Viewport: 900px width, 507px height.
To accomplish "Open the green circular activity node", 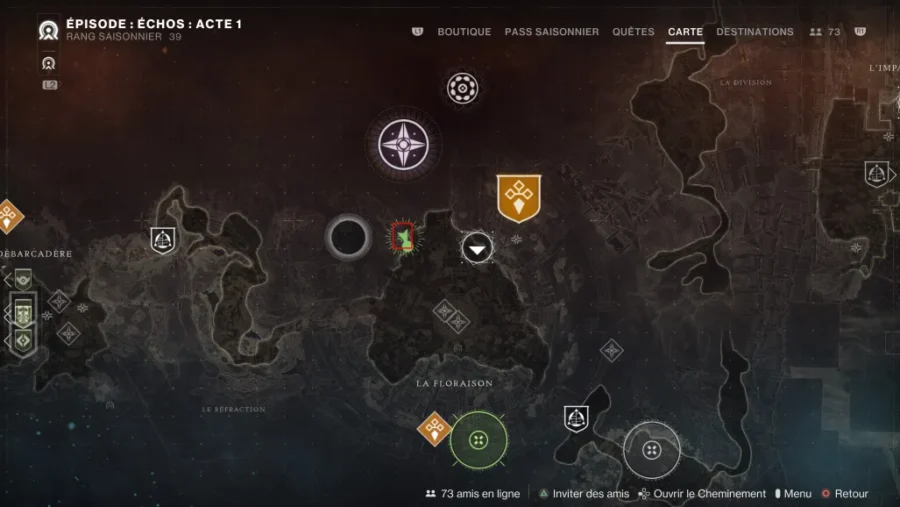I will coord(478,440).
